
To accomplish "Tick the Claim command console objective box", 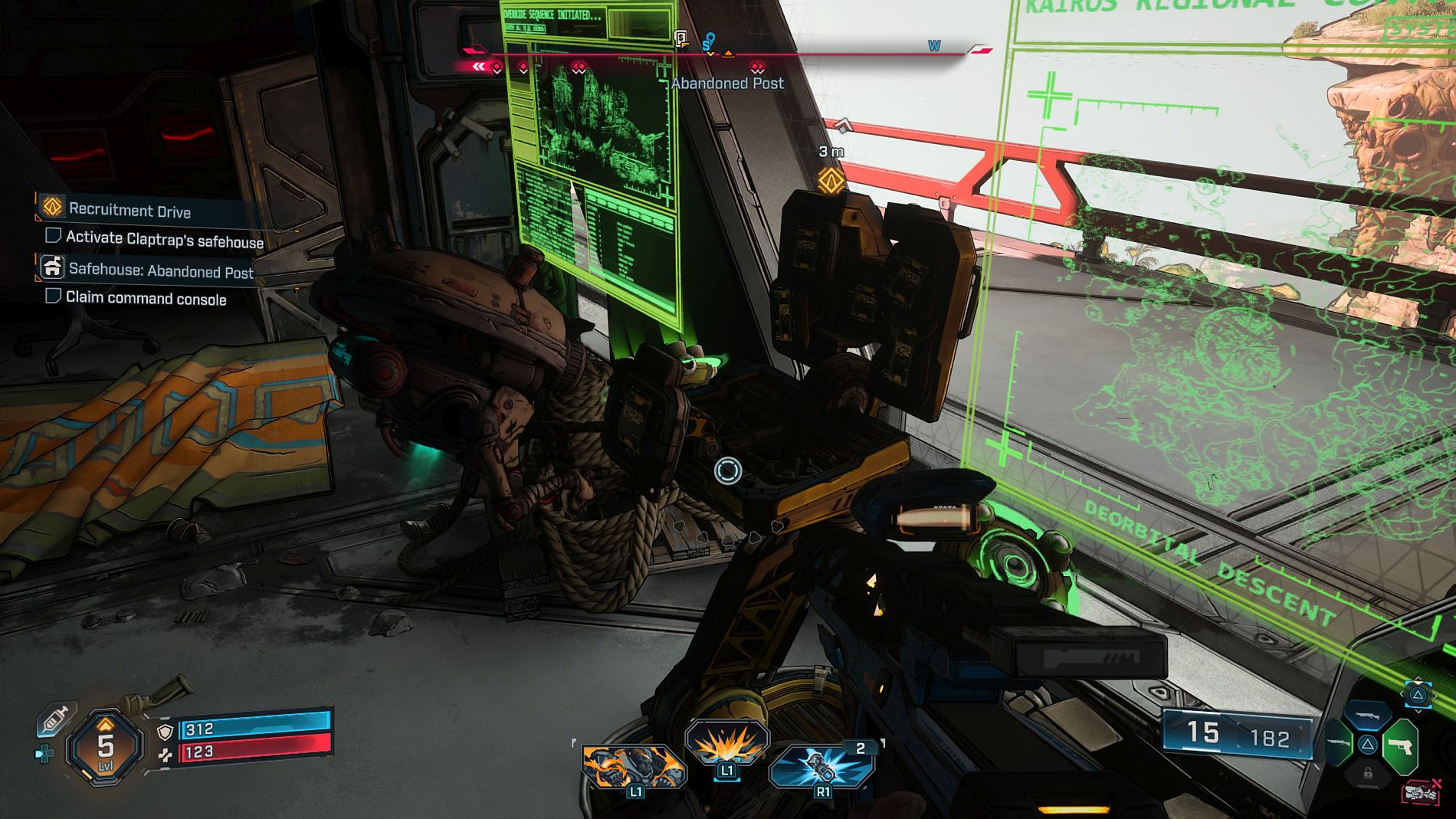I will pyautogui.click(x=53, y=296).
